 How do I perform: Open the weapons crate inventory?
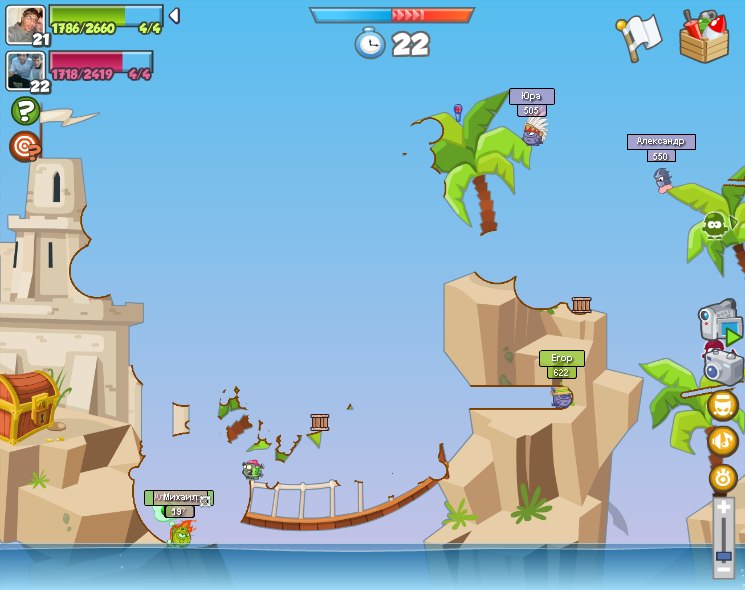coord(704,37)
